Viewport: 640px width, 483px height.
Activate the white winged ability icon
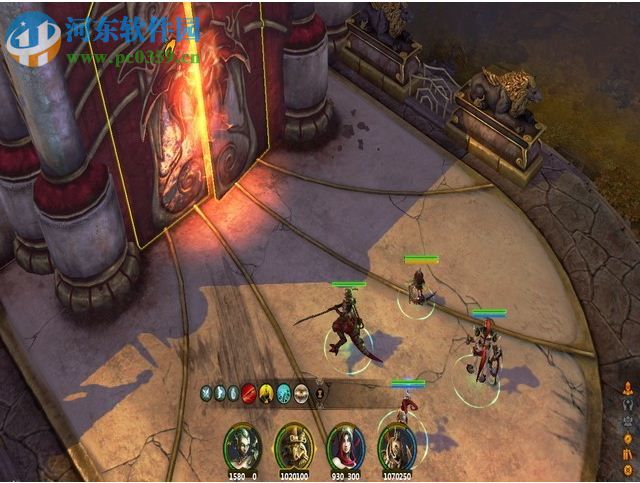[301, 393]
